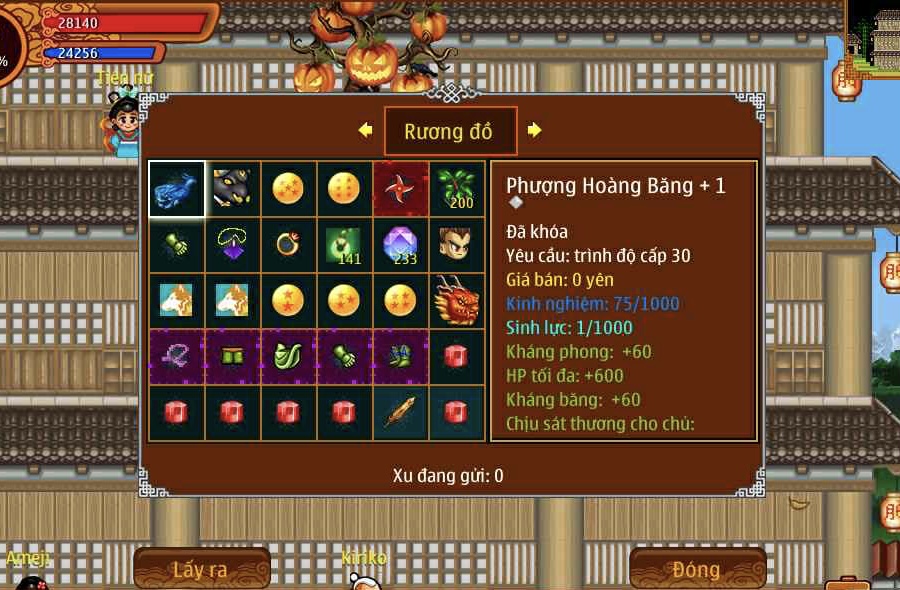This screenshot has width=900, height=590.
Task: Select the green scarf on purple slot
Action: [x=289, y=357]
